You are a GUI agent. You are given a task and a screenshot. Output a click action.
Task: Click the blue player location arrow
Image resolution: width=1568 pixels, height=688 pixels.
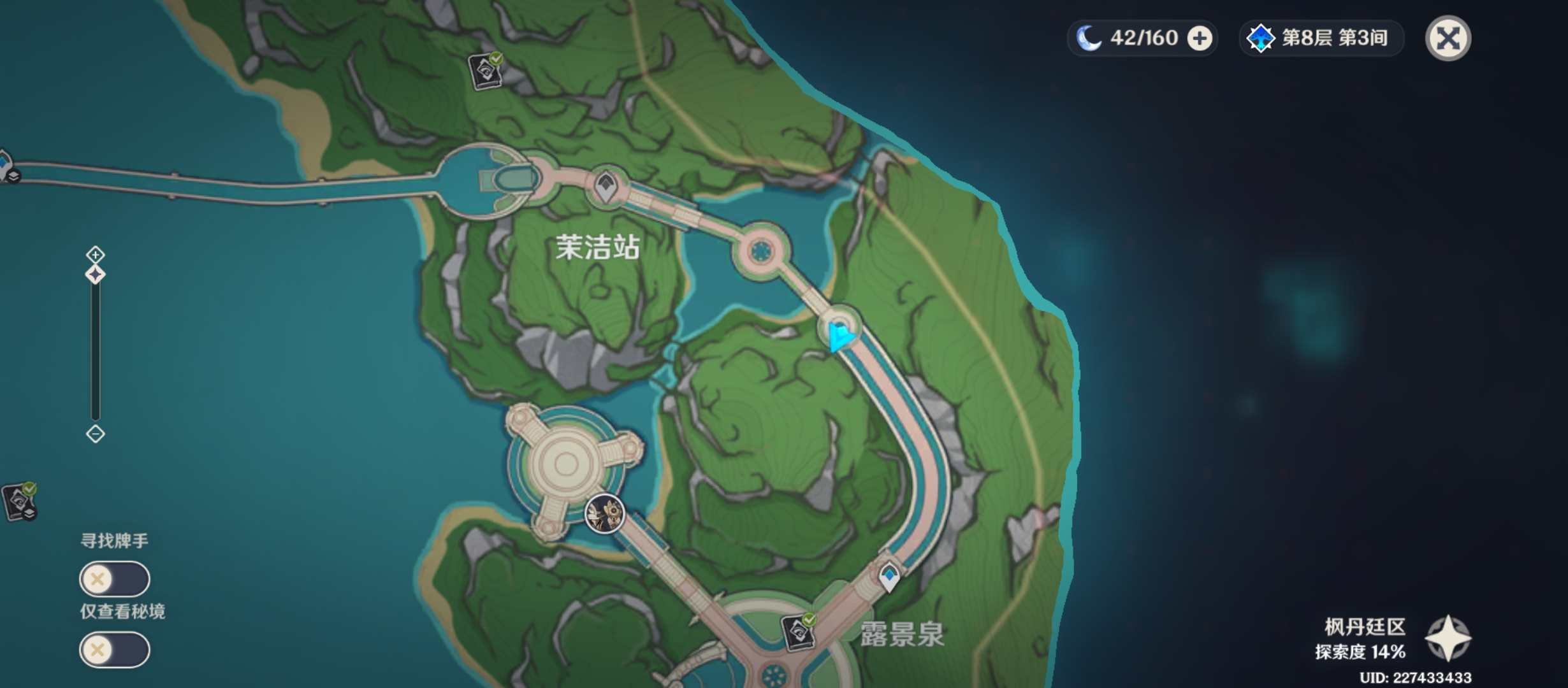840,336
